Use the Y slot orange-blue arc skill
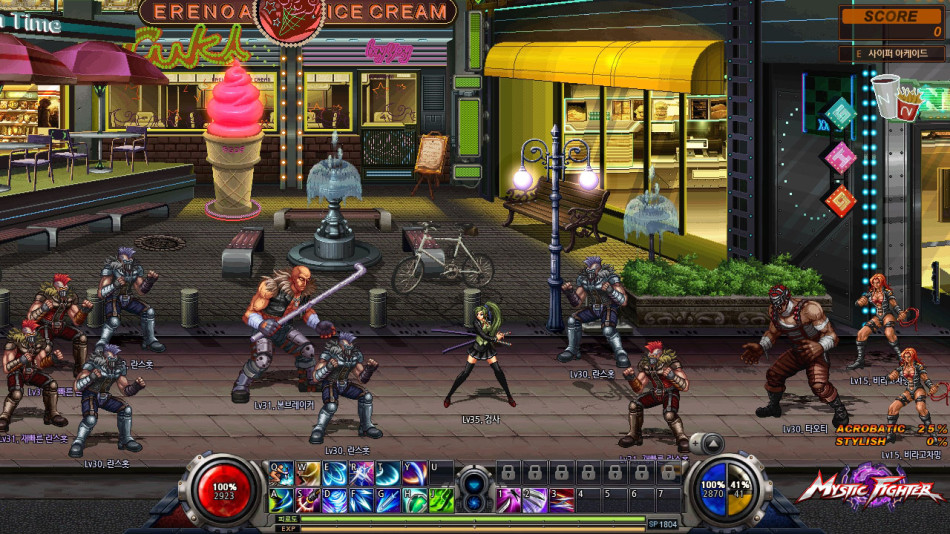Screen dimensions: 950x534 [414, 471]
